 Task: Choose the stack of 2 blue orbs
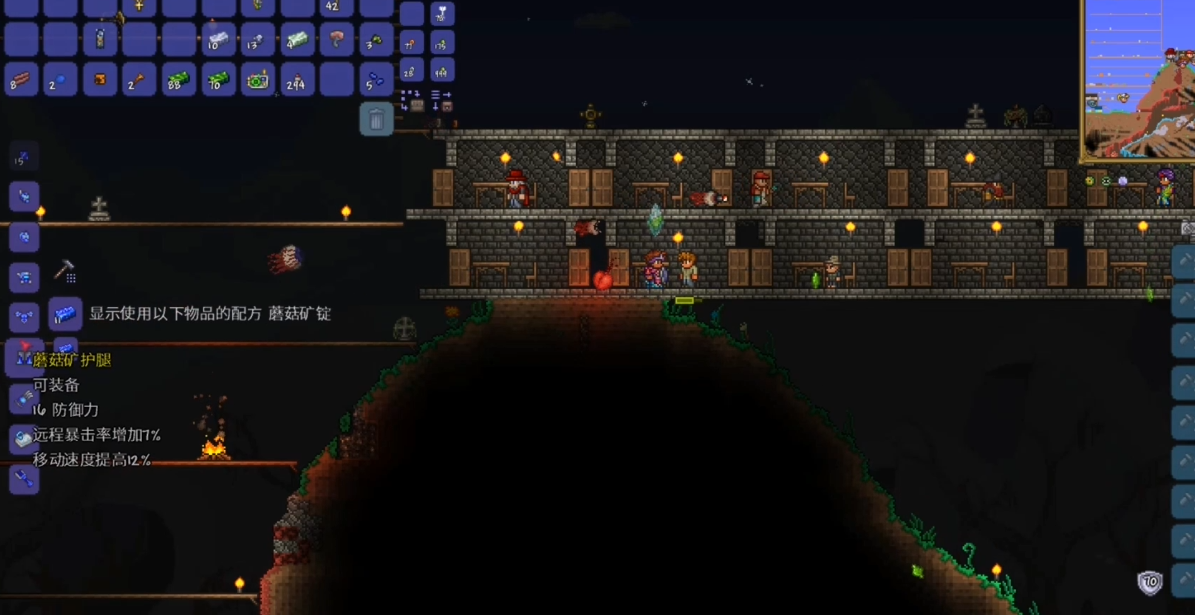click(x=60, y=79)
